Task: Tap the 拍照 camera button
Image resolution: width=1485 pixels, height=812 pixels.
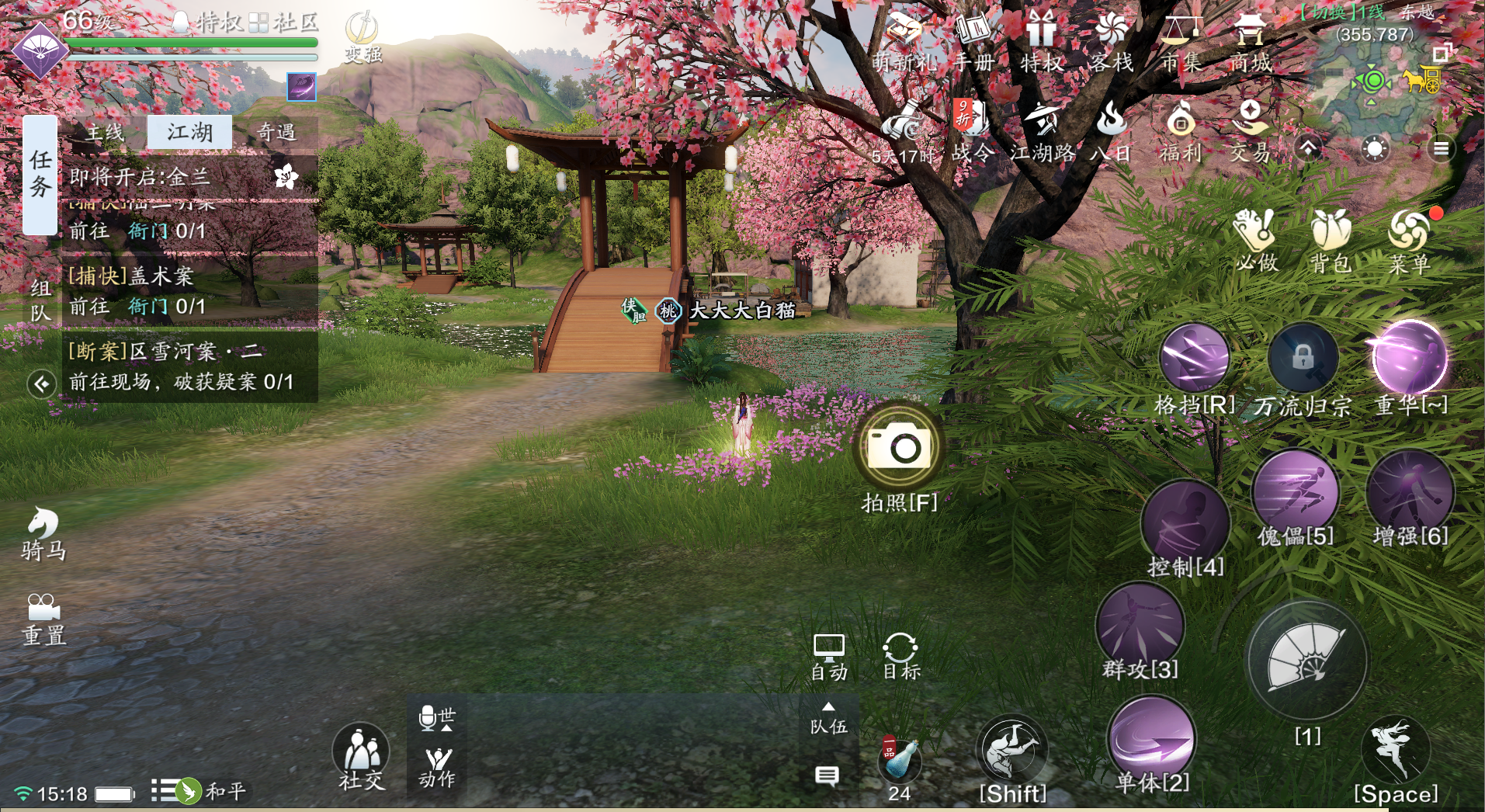Action: (899, 448)
